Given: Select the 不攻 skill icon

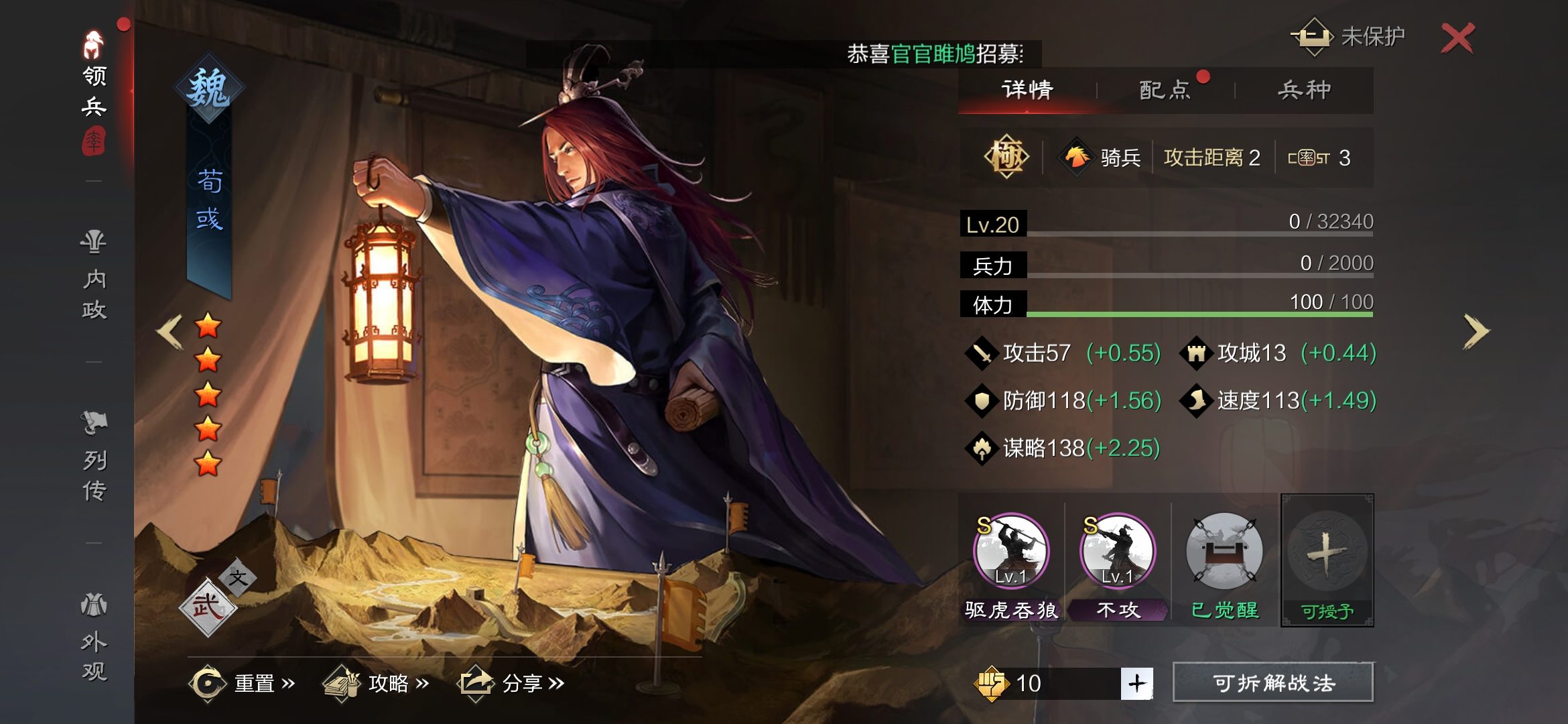Looking at the screenshot, I should pos(1118,551).
